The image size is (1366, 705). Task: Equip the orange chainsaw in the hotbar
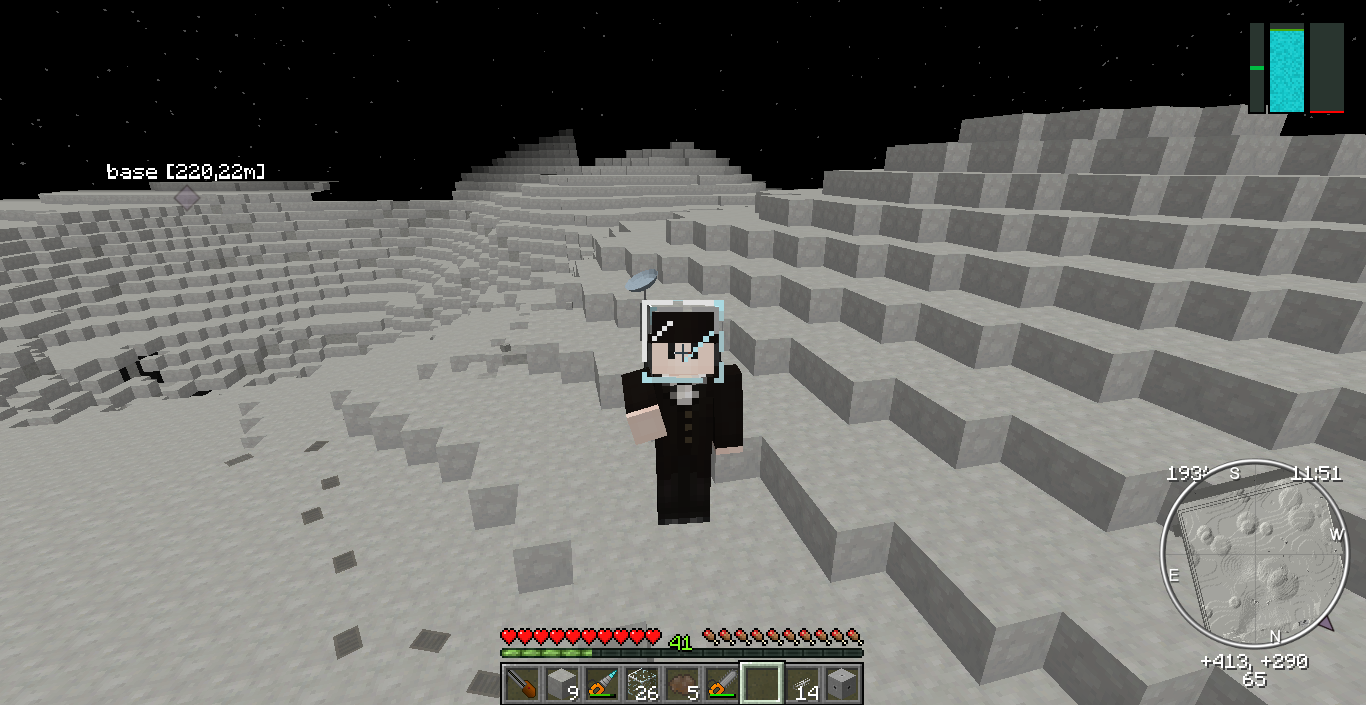(721, 684)
